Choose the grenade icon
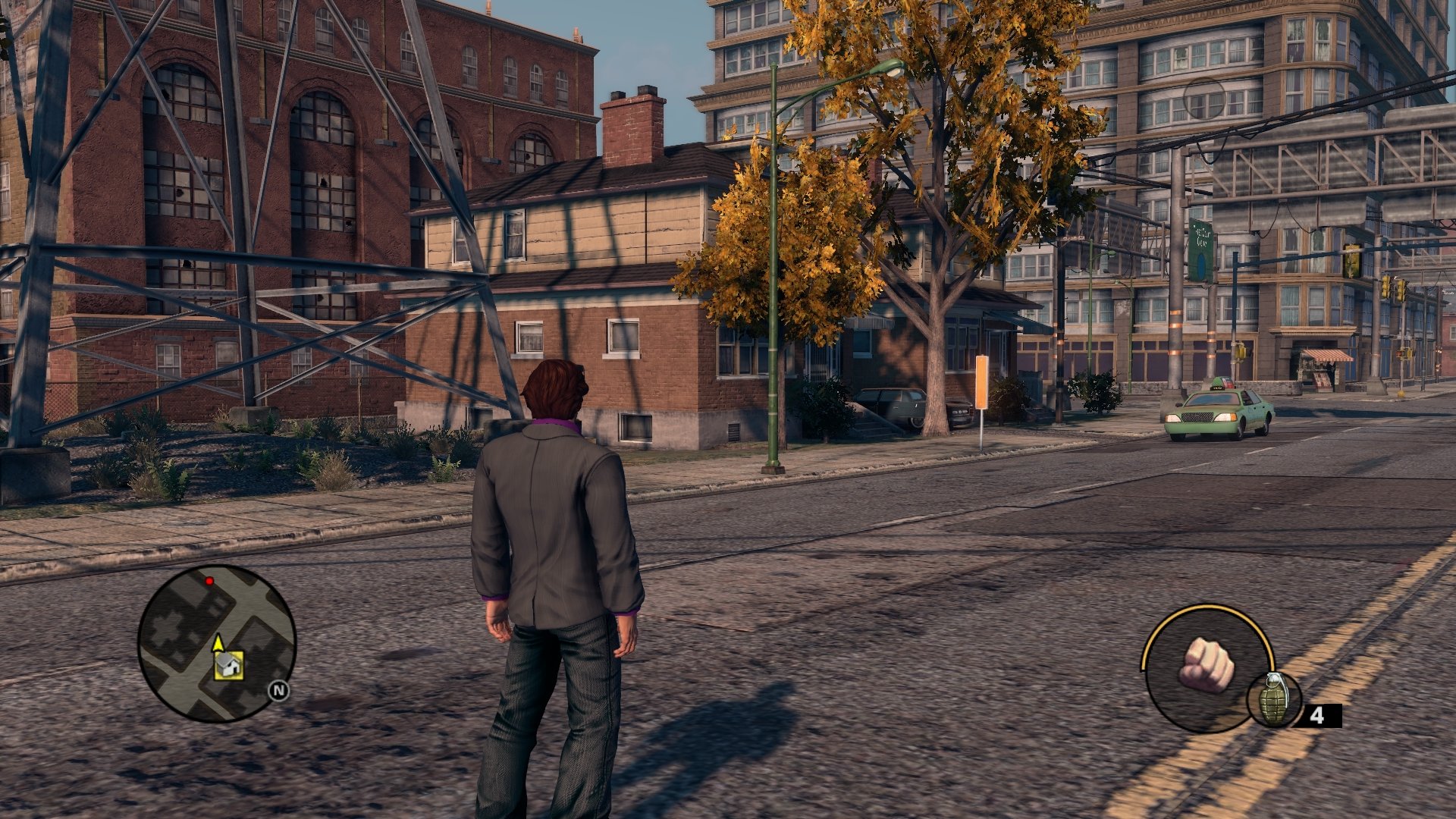Viewport: 1456px width, 819px height. coord(1274,698)
